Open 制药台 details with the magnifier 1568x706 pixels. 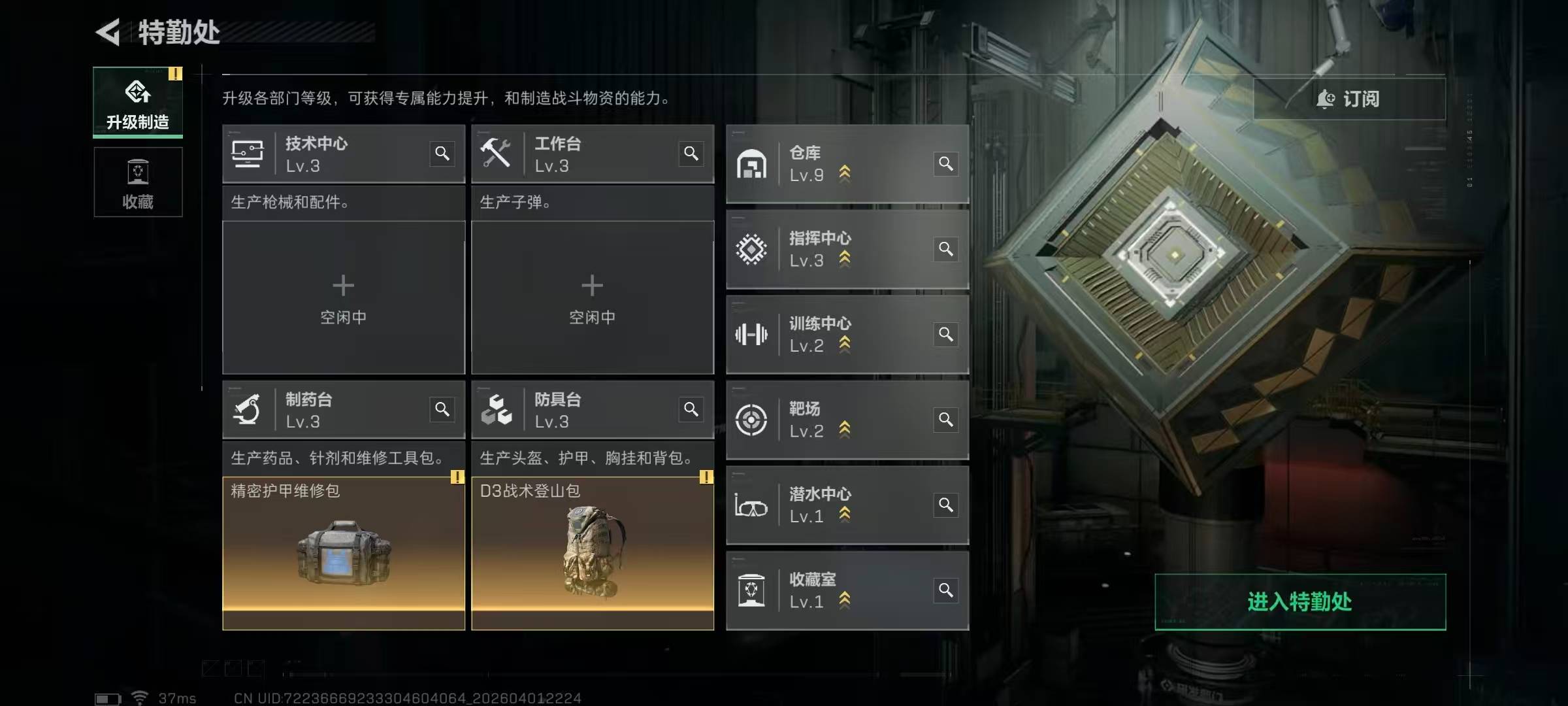coord(442,409)
